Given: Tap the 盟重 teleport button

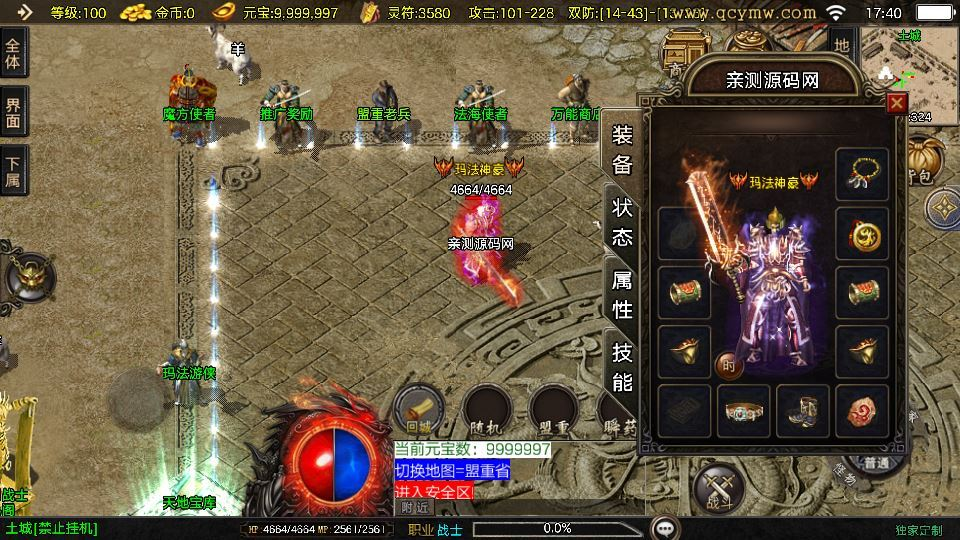Looking at the screenshot, I should coord(554,408).
